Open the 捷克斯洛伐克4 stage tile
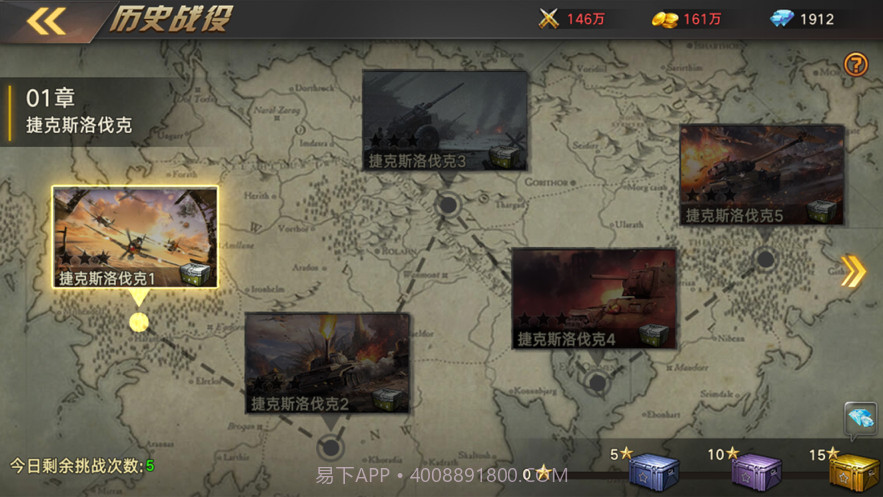 coord(594,299)
